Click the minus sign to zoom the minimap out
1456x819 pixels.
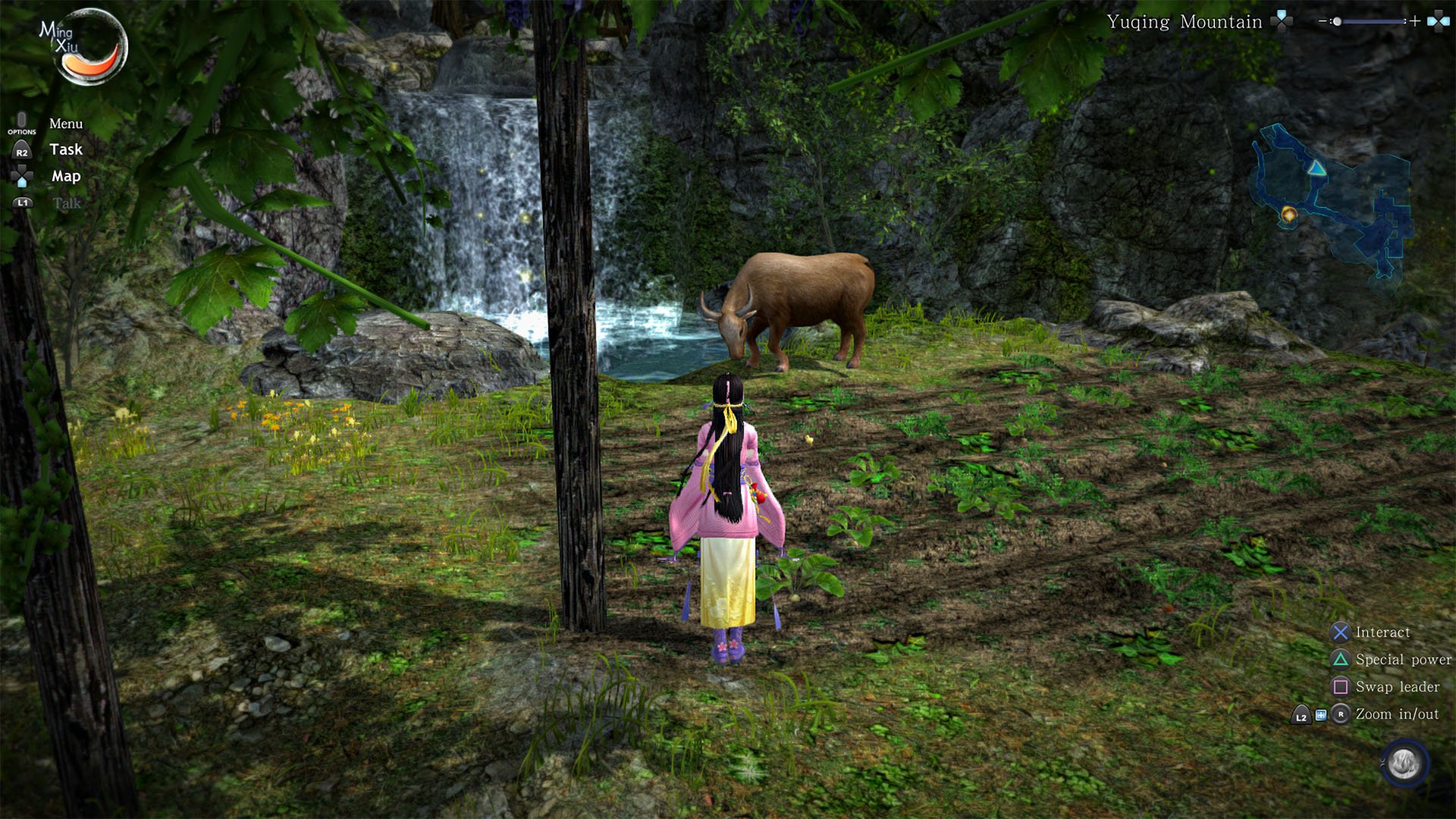pos(1322,20)
